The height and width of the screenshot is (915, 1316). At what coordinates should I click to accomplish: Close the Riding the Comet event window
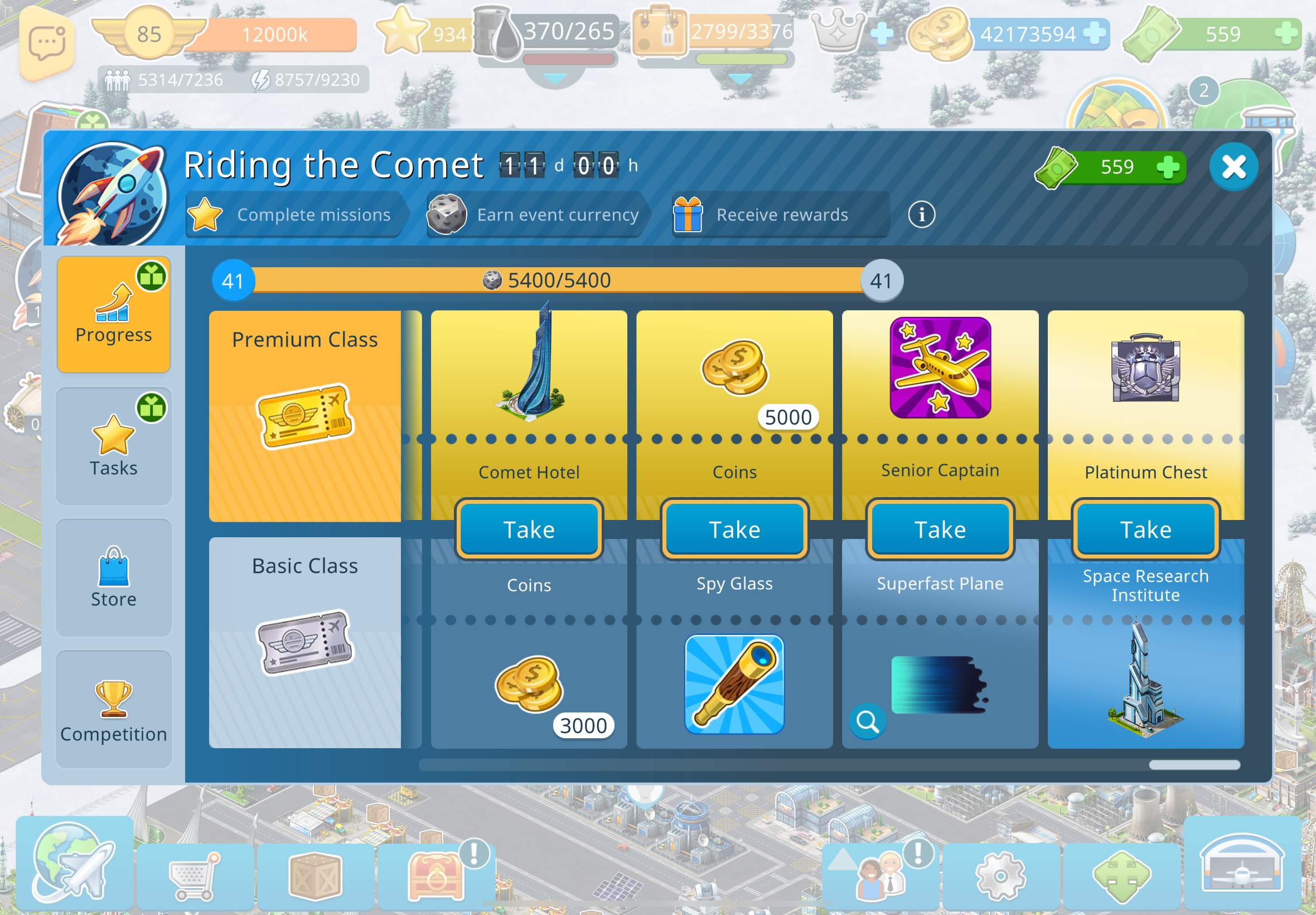pos(1233,167)
